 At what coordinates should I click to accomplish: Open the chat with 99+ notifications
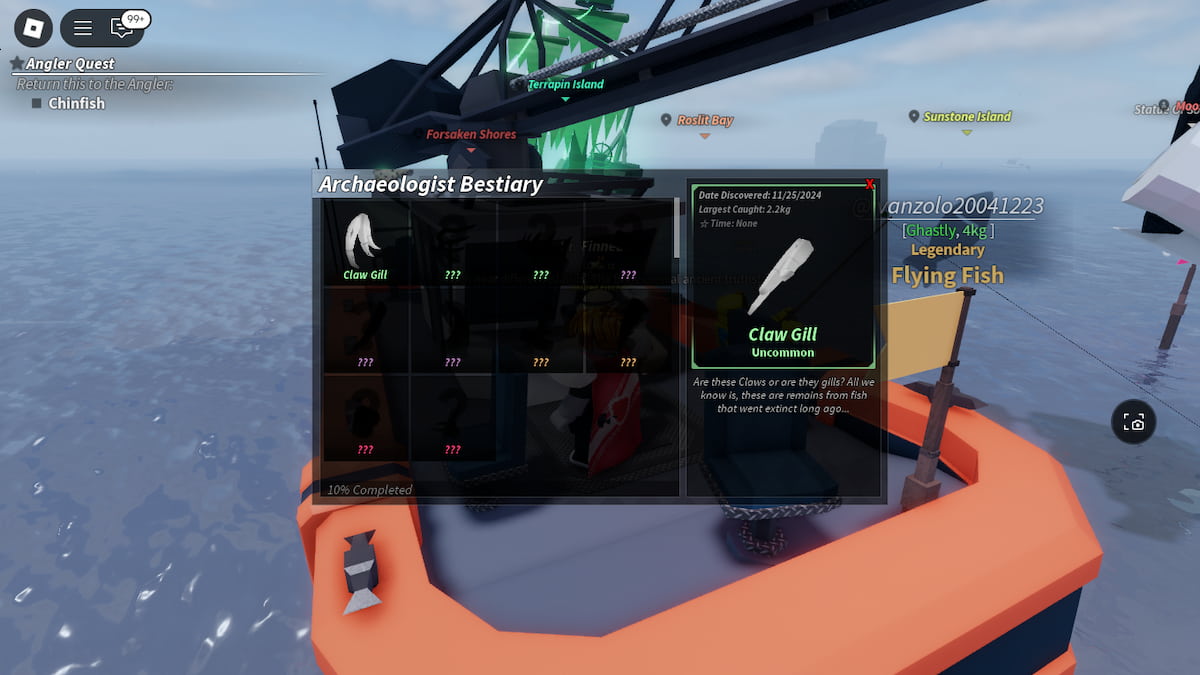click(x=123, y=28)
